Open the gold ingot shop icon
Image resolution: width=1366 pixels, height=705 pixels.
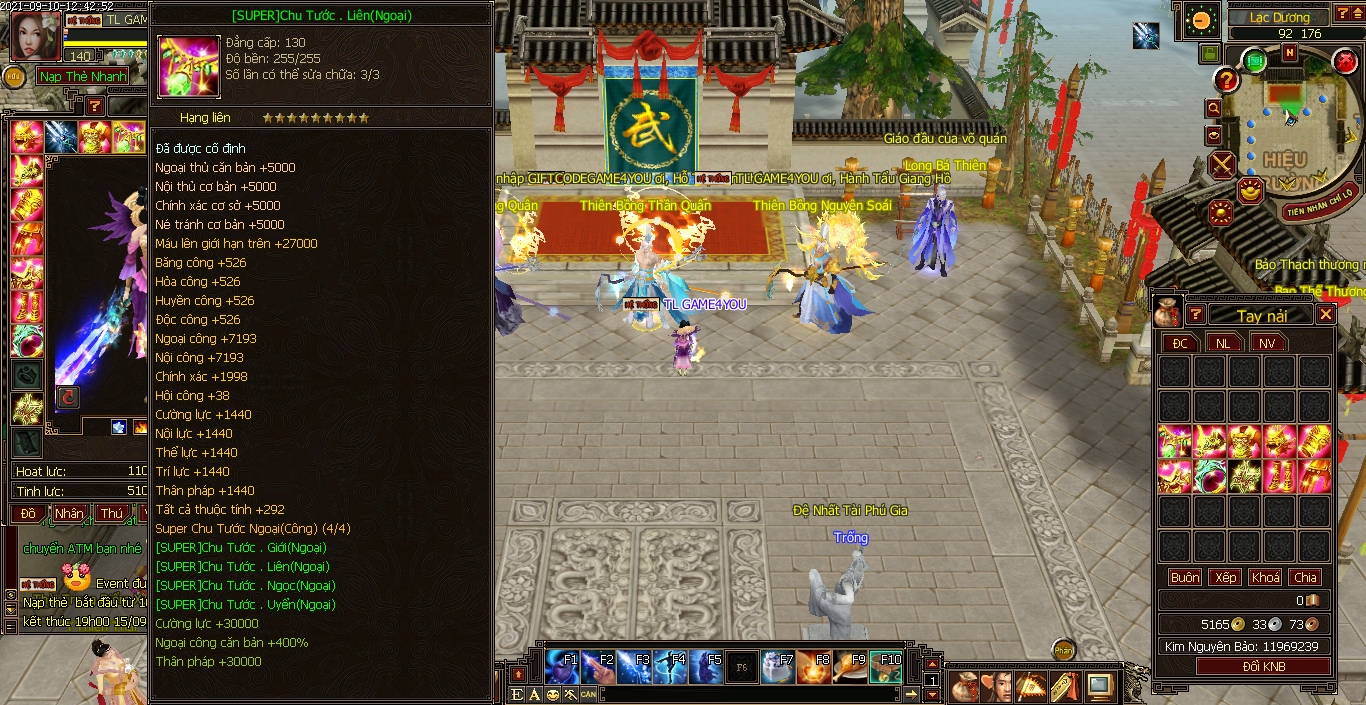tap(1250, 190)
